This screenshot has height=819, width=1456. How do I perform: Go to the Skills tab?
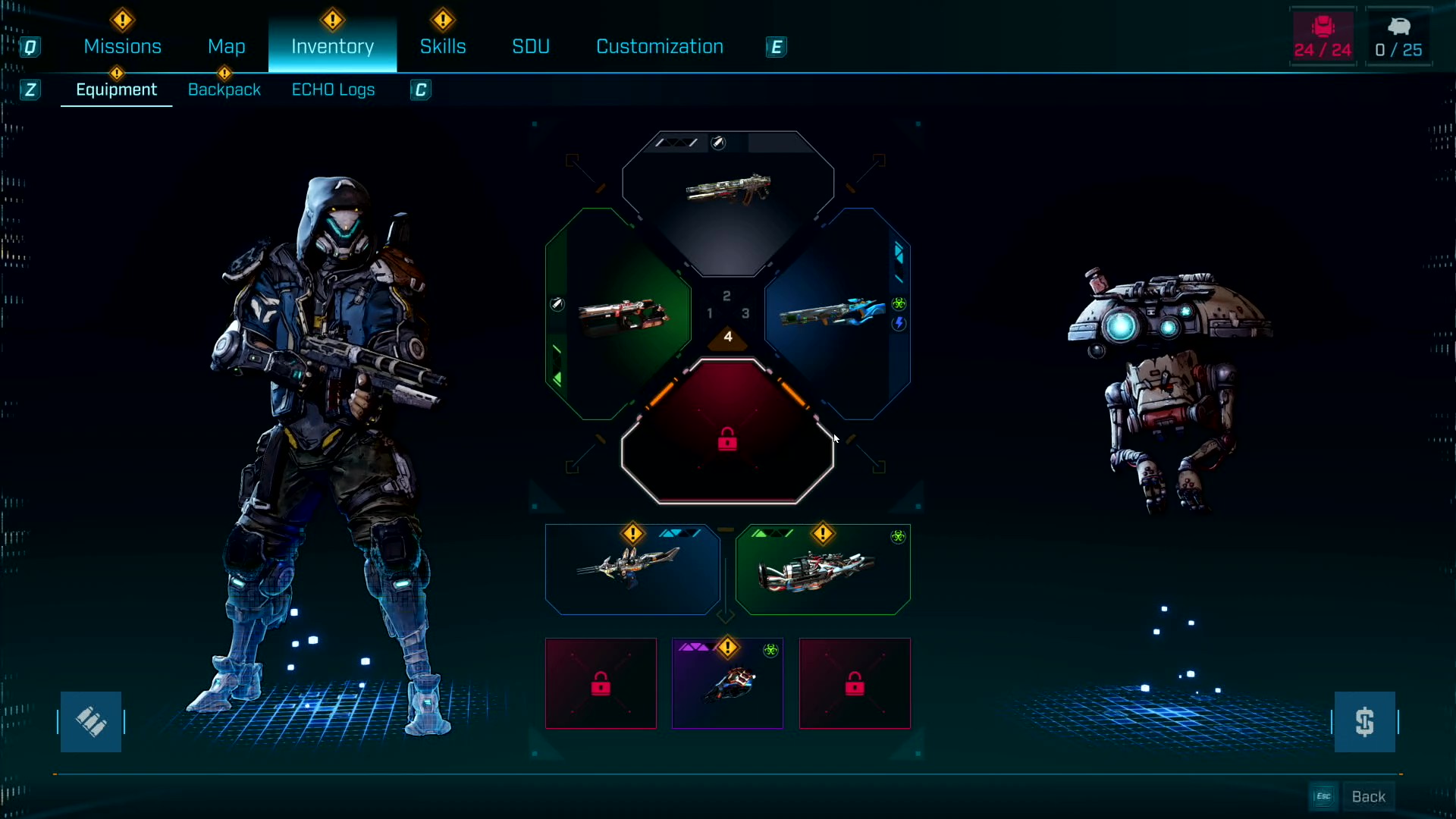click(443, 47)
